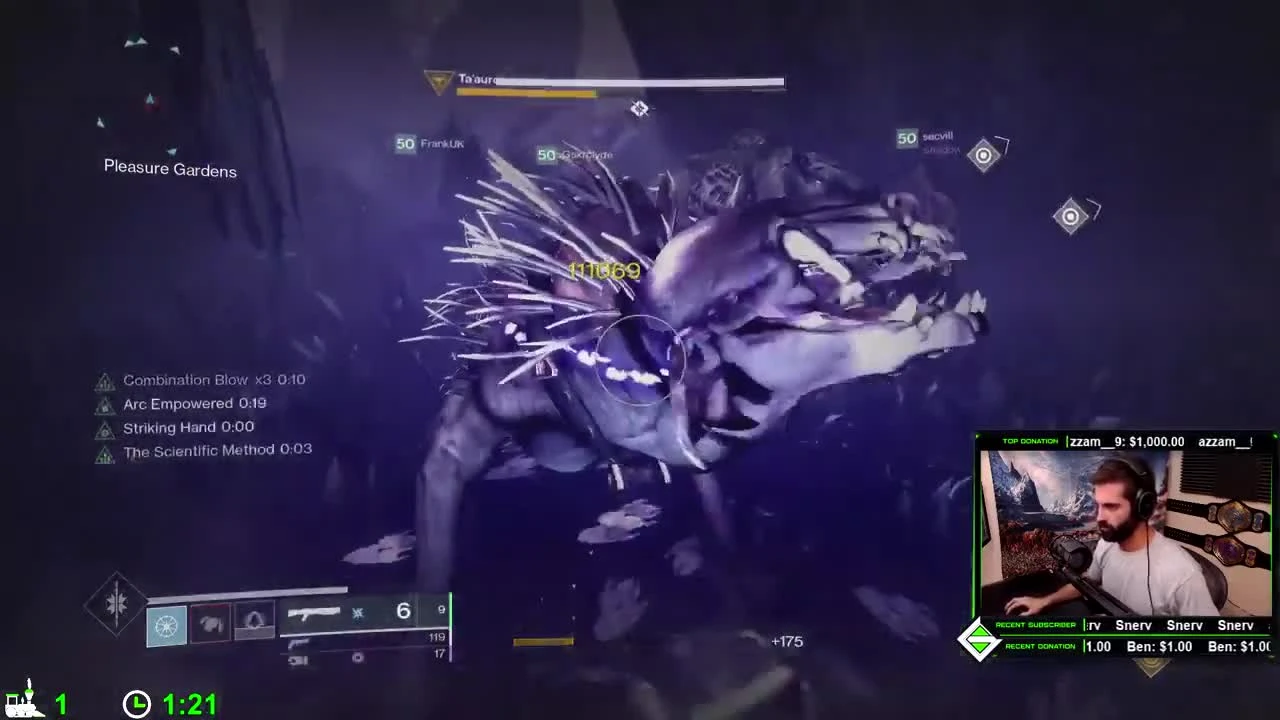Select the sidearm in the second weapon slot
This screenshot has width=1280, height=720.
(301, 644)
